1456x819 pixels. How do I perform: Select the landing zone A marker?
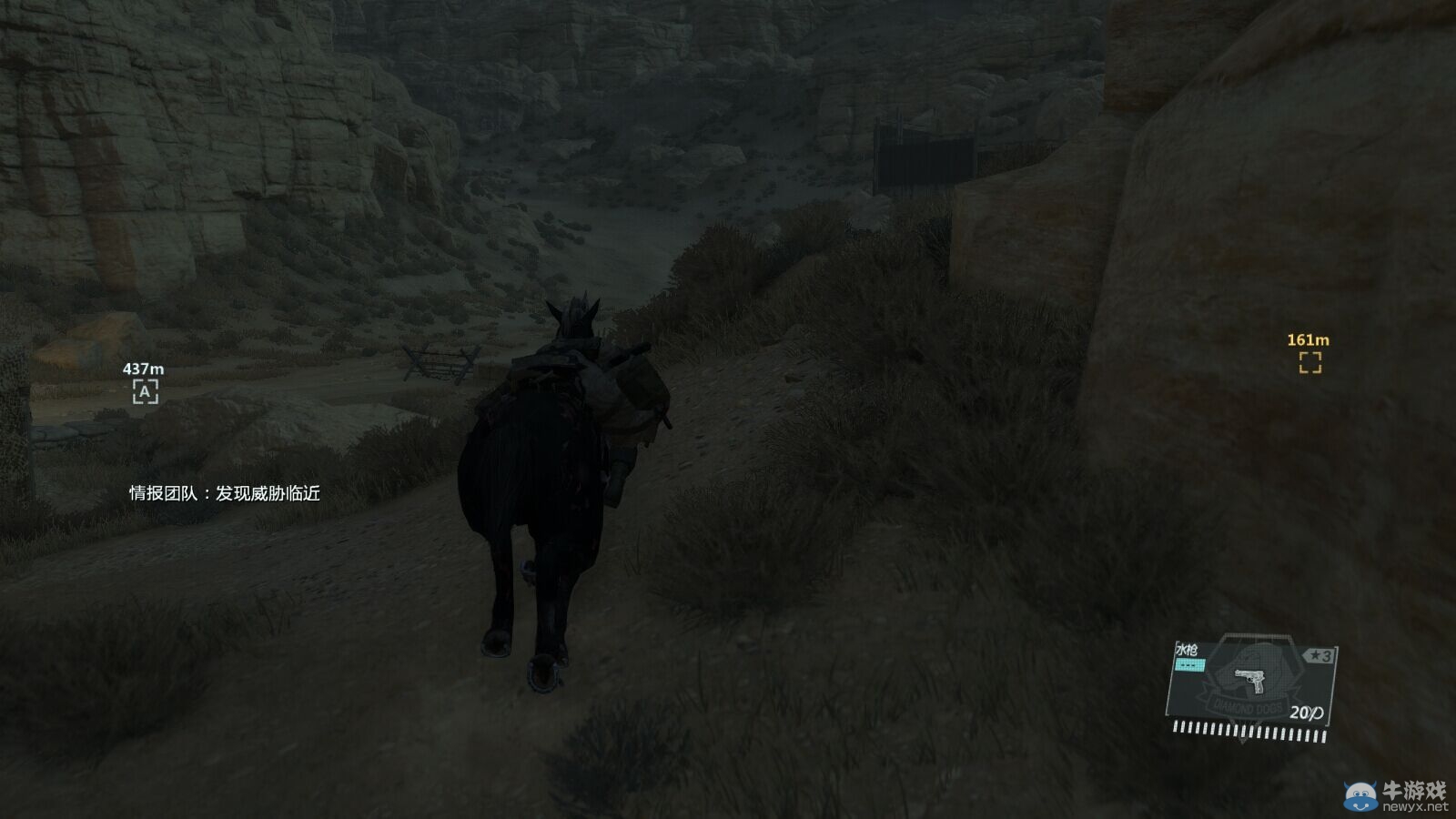pos(145,391)
